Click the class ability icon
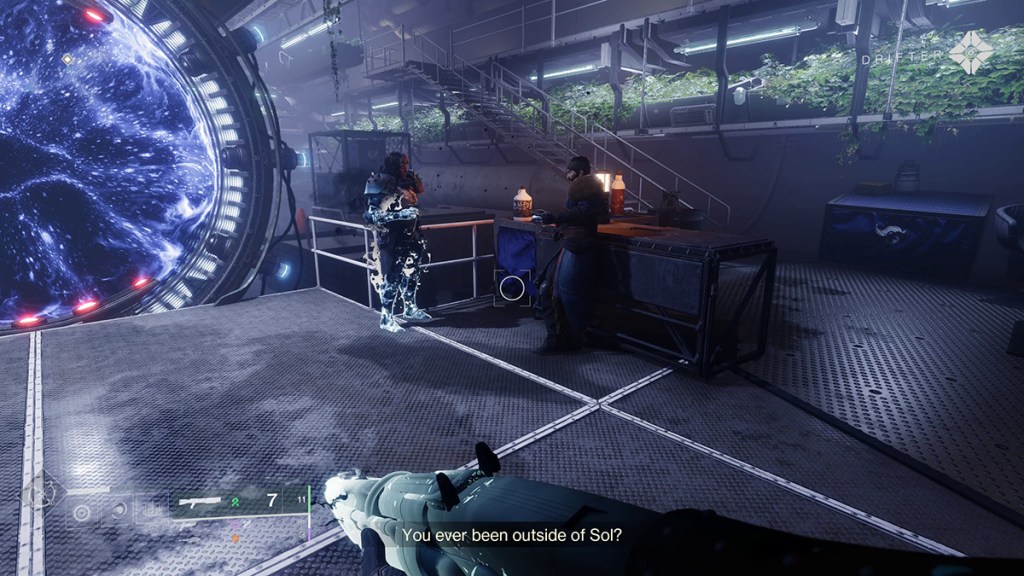Viewport: 1024px width, 576px height. pyautogui.click(x=149, y=509)
